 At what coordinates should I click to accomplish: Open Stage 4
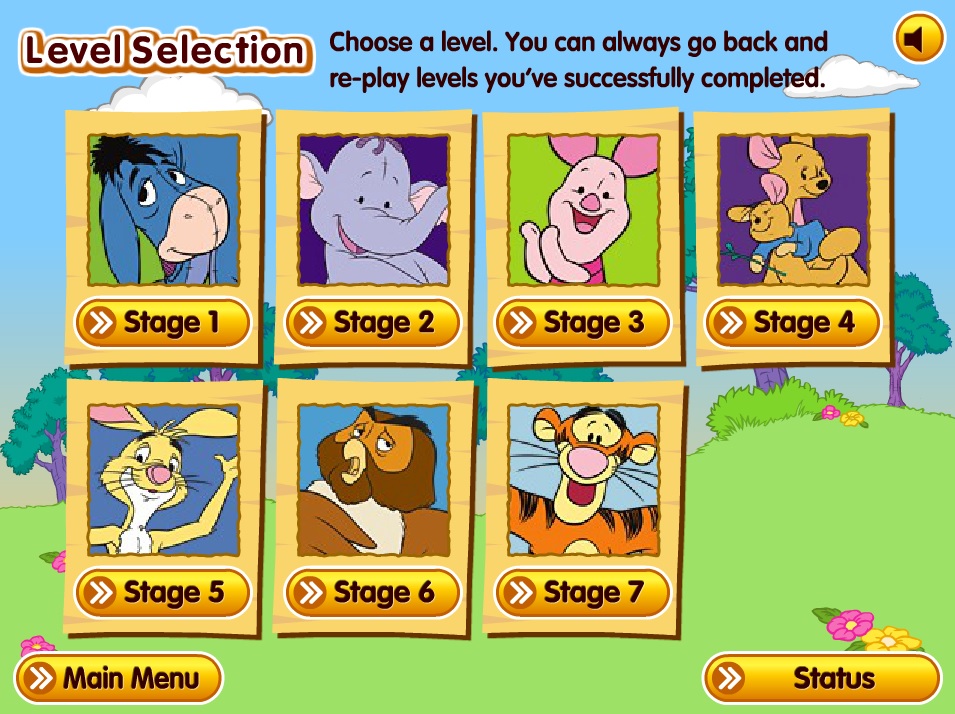pos(792,322)
